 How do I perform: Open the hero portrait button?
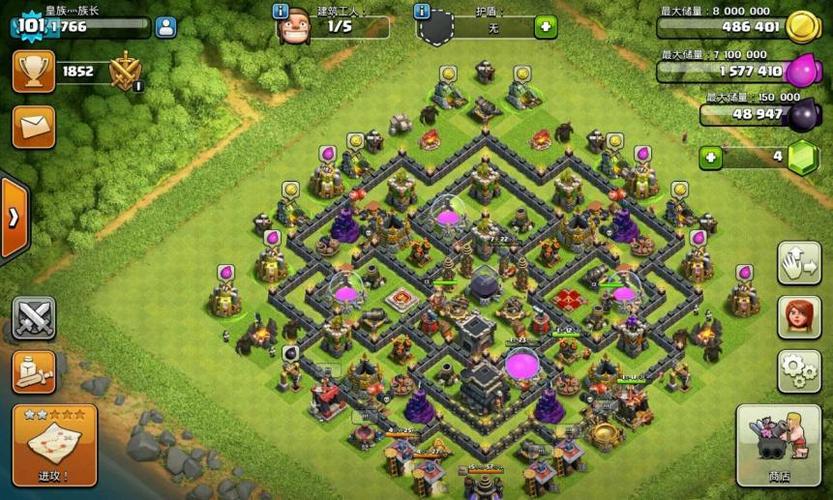pos(798,318)
